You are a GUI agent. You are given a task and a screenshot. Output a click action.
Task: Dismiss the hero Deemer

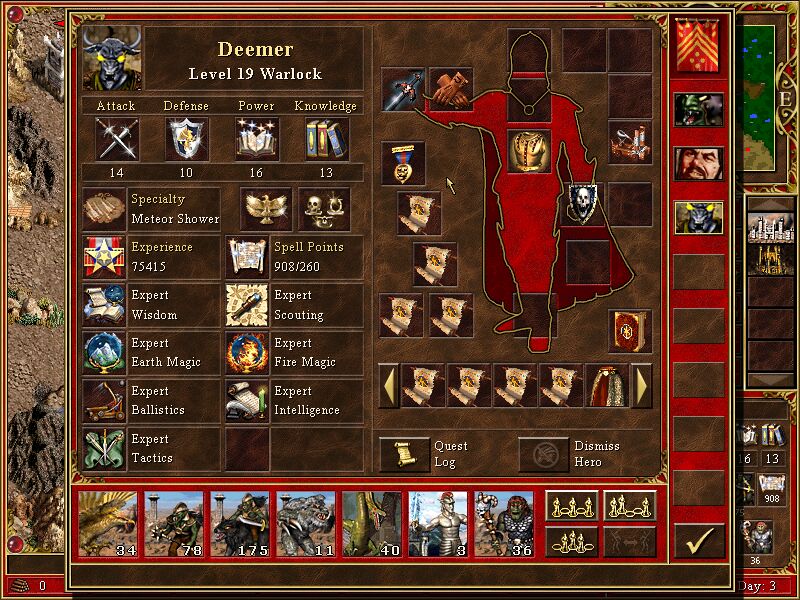point(543,454)
